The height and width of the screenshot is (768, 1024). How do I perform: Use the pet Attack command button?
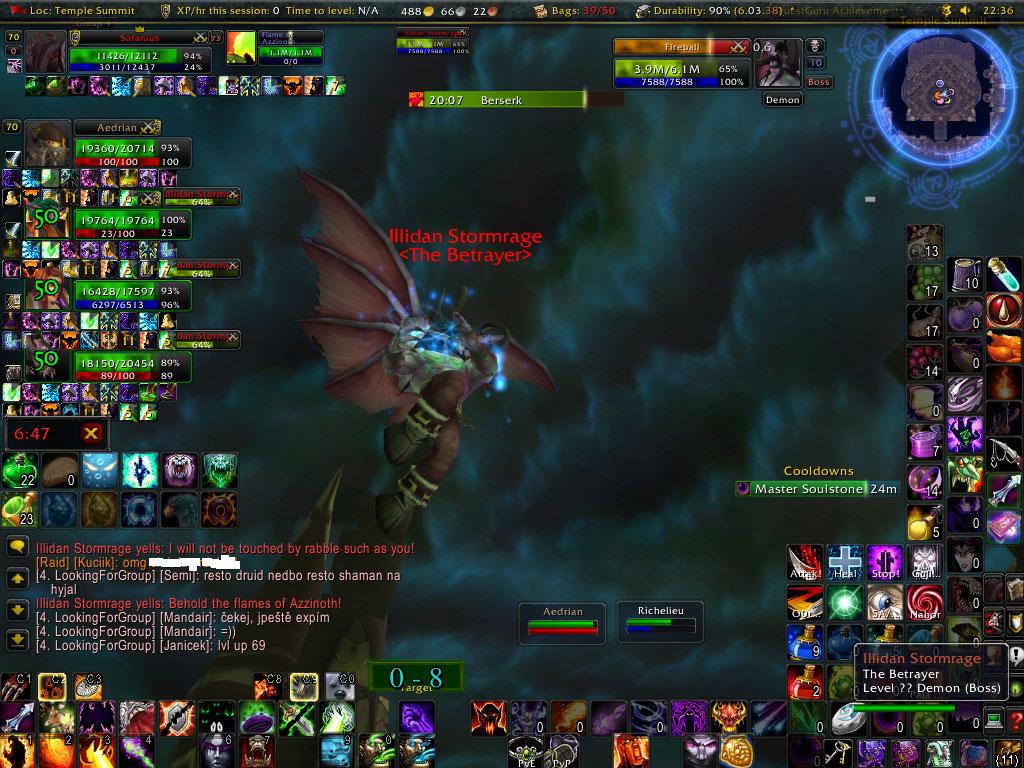(x=805, y=562)
